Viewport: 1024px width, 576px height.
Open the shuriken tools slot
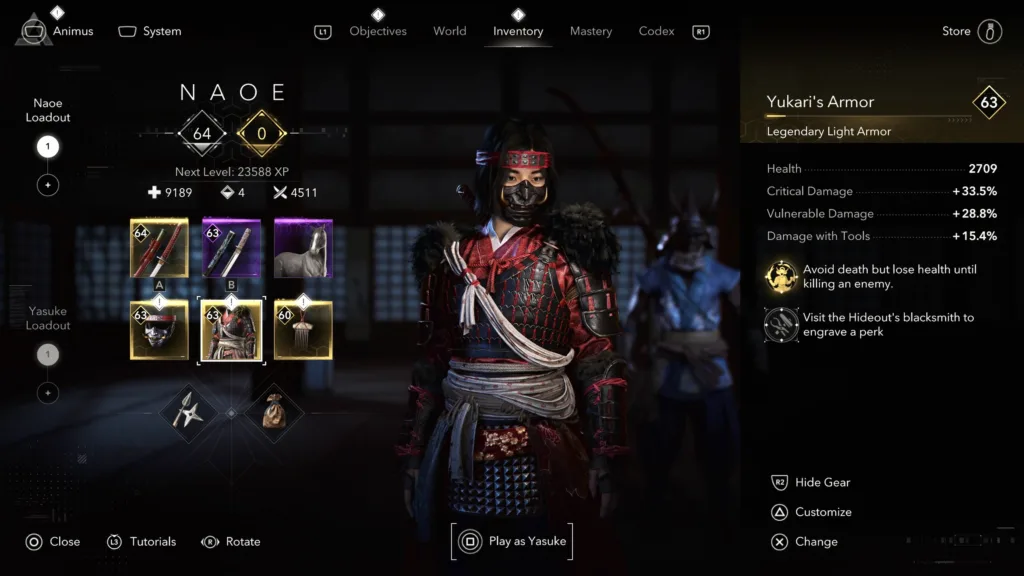click(x=188, y=411)
